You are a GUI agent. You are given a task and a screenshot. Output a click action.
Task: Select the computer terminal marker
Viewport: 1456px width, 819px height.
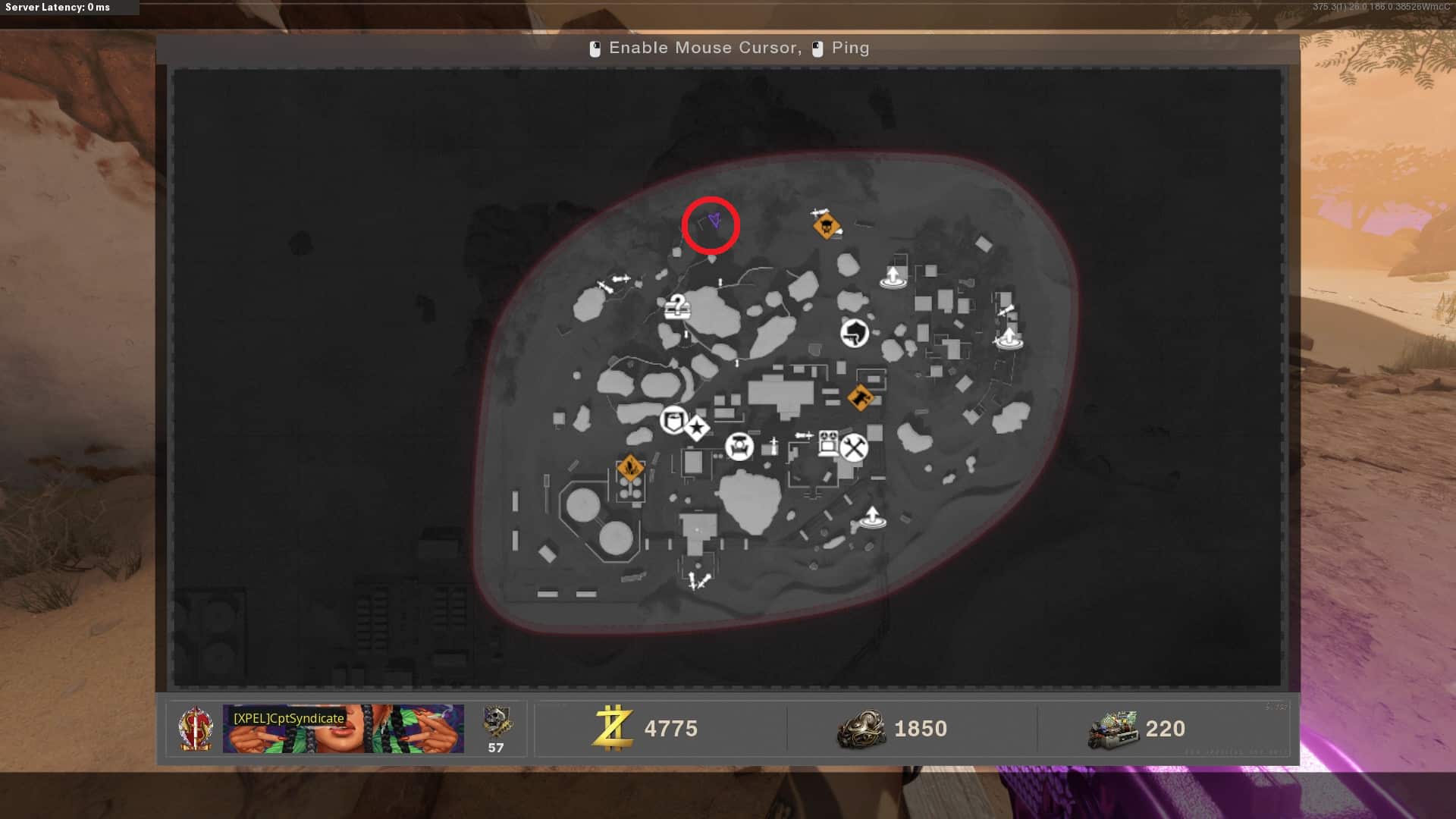tap(828, 442)
